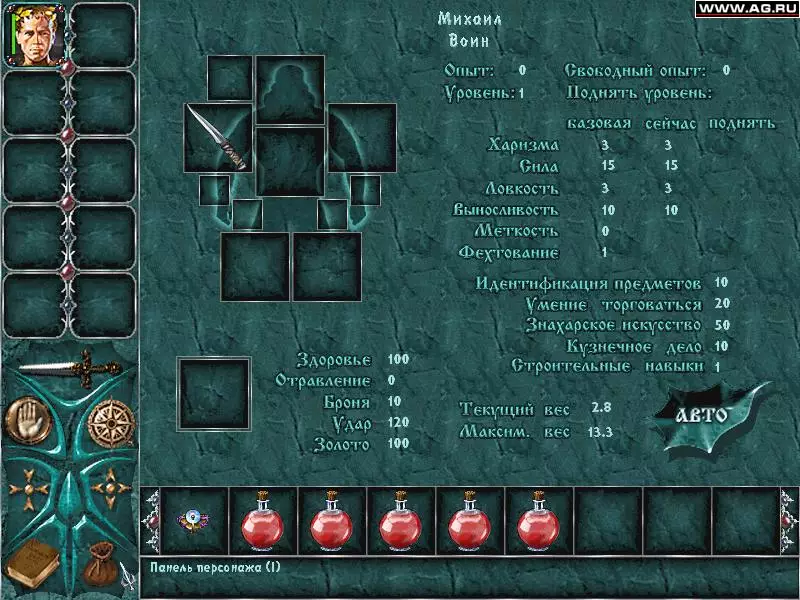800x600 pixels.
Task: Open the compass rose map icon
Action: tap(108, 424)
